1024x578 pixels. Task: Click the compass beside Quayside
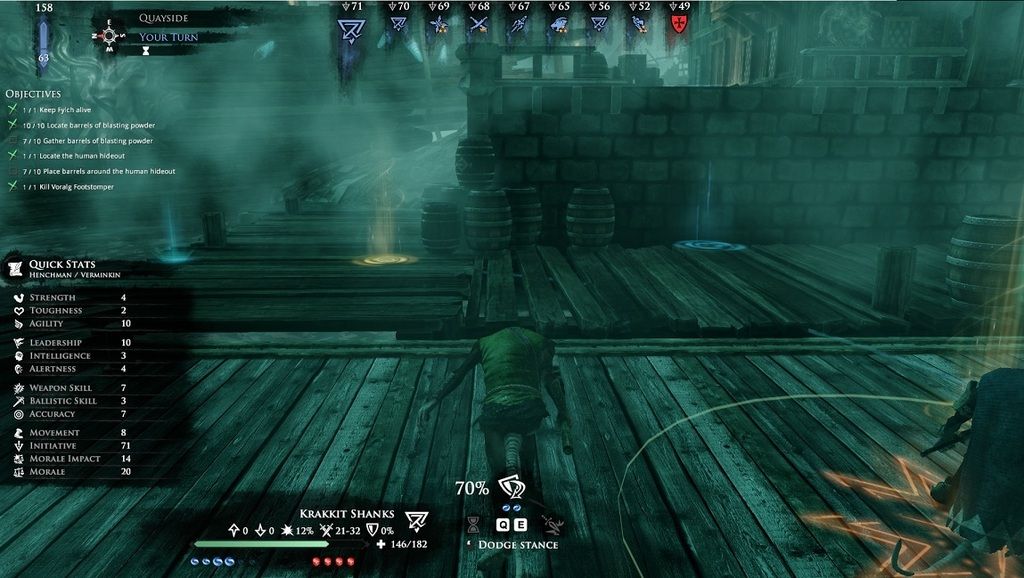point(108,36)
